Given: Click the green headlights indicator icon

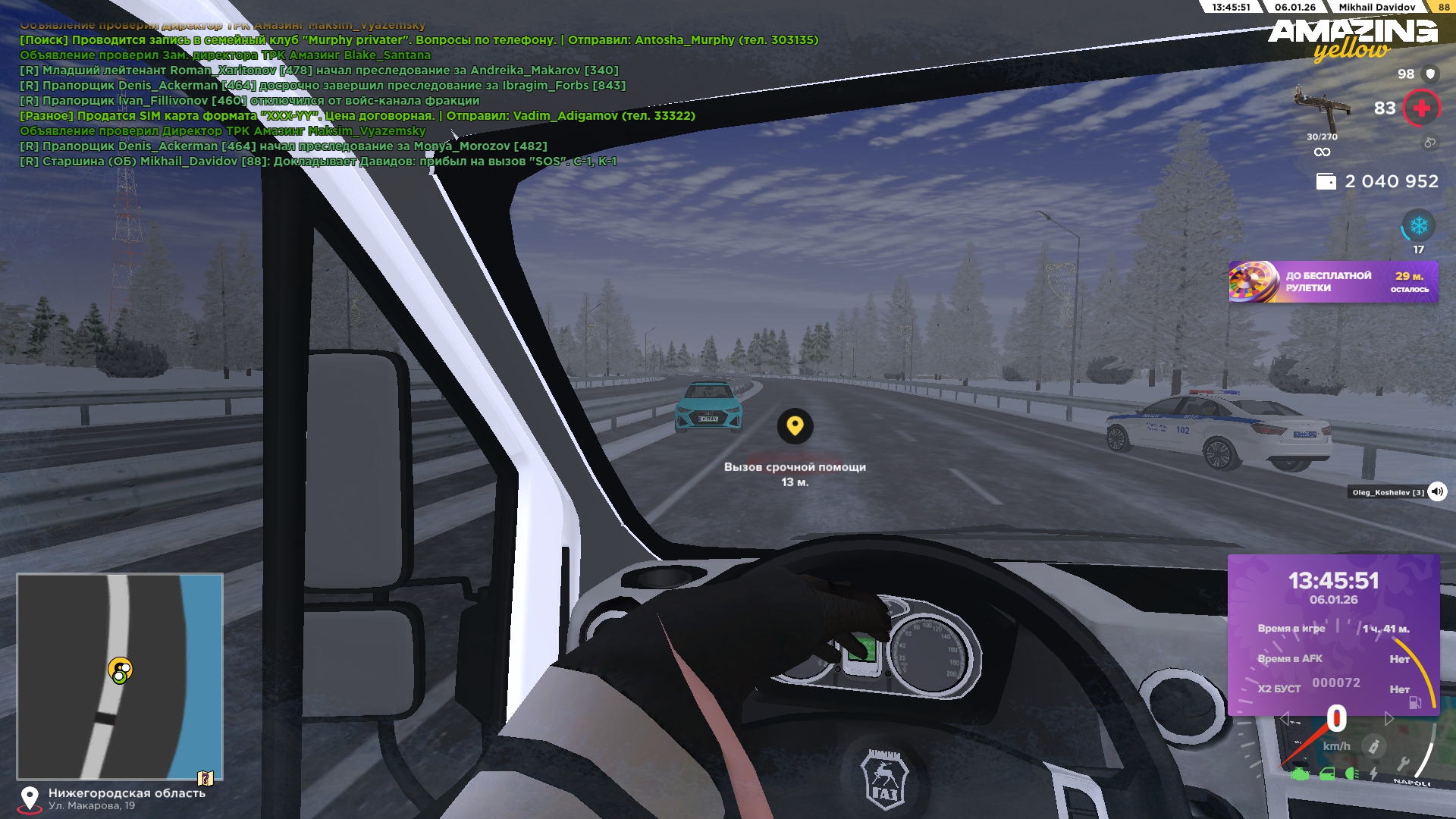Looking at the screenshot, I should pyautogui.click(x=1351, y=774).
